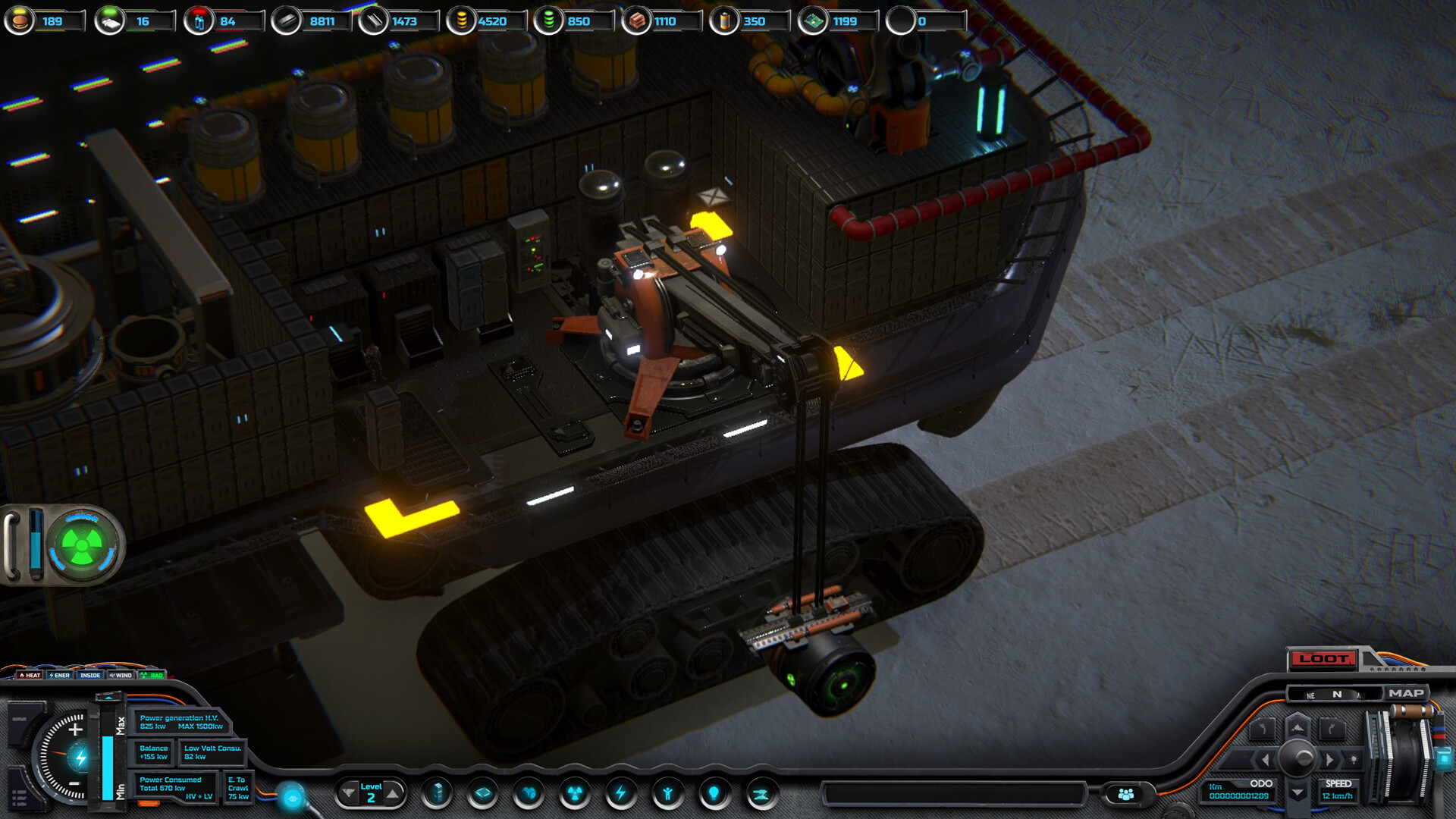This screenshot has width=1456, height=819.
Task: Toggle the headlight bulb control beside the movement pad
Action: coord(1354,759)
